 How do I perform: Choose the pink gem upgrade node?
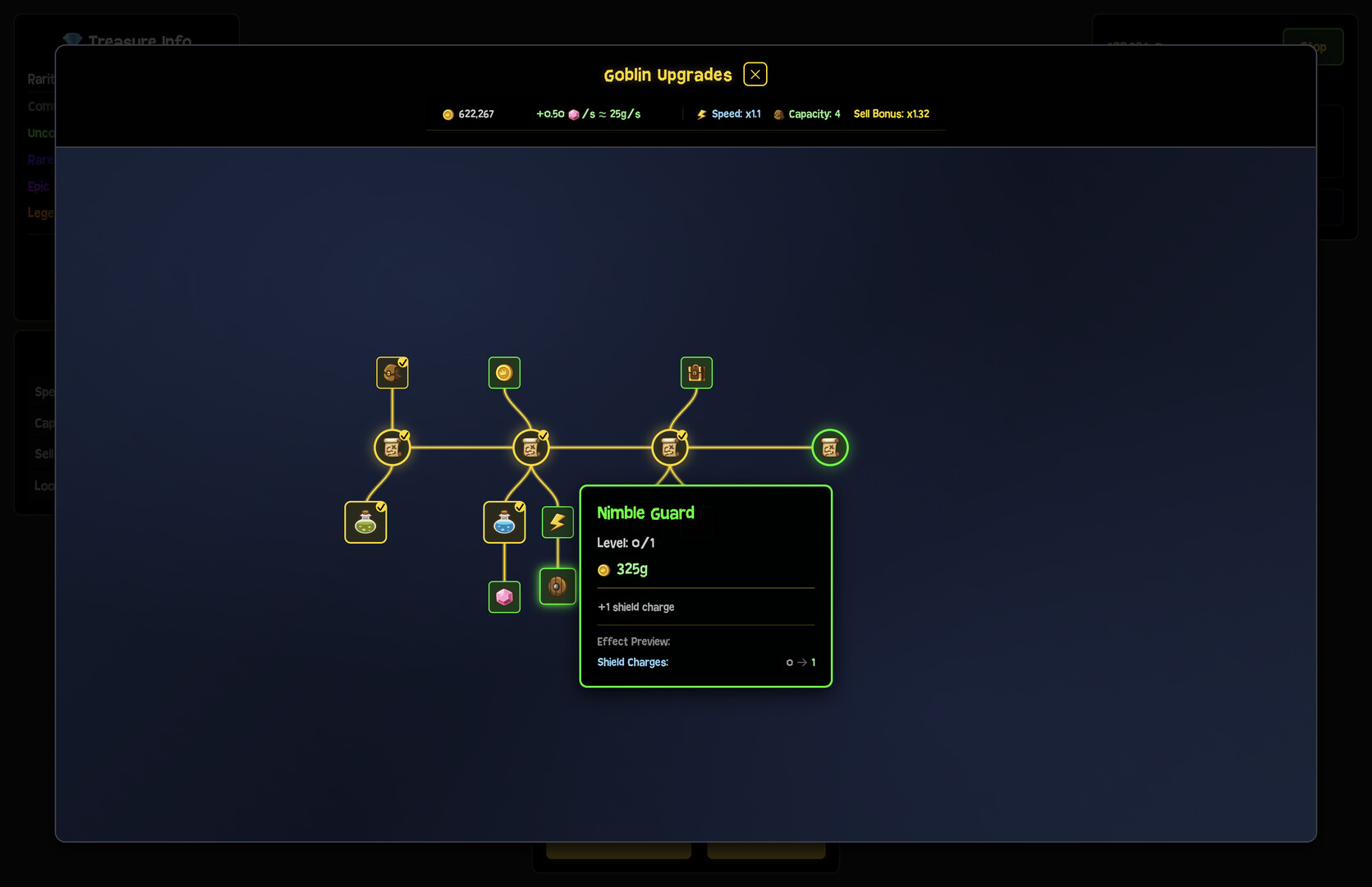[504, 597]
